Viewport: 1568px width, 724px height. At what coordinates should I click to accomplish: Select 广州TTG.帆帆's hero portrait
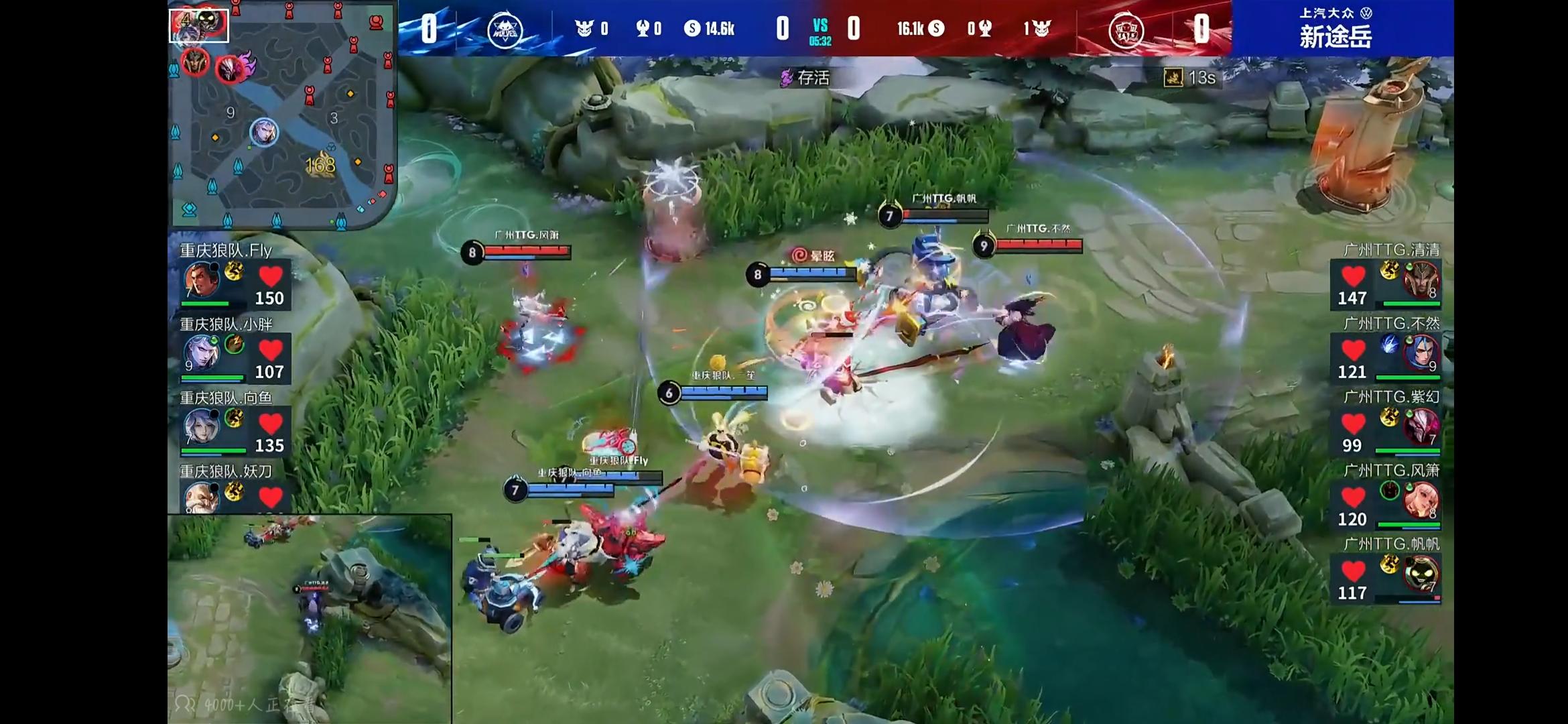(1420, 574)
